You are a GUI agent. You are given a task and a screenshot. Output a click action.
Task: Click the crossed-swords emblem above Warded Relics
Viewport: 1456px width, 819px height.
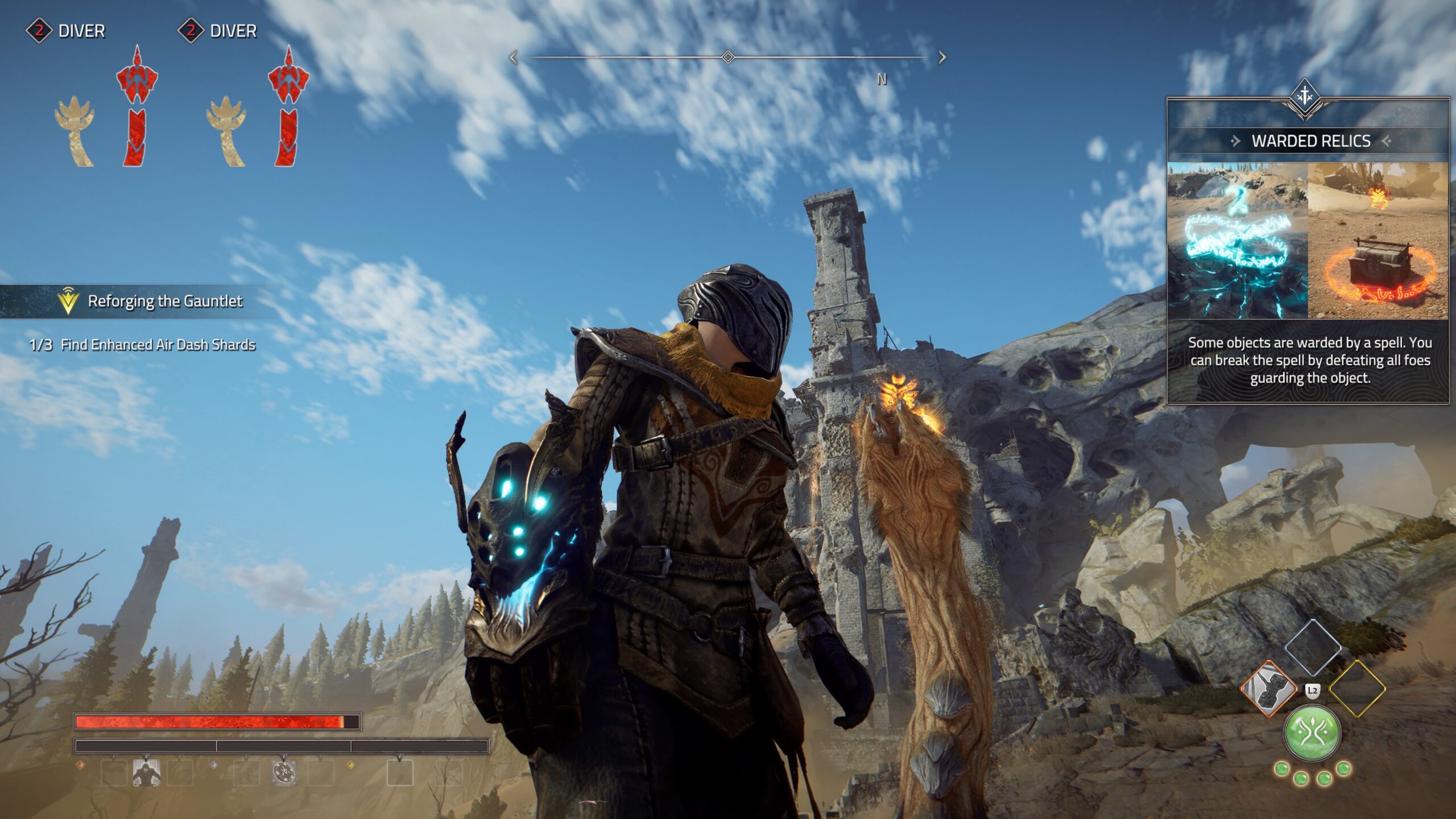(x=1305, y=97)
